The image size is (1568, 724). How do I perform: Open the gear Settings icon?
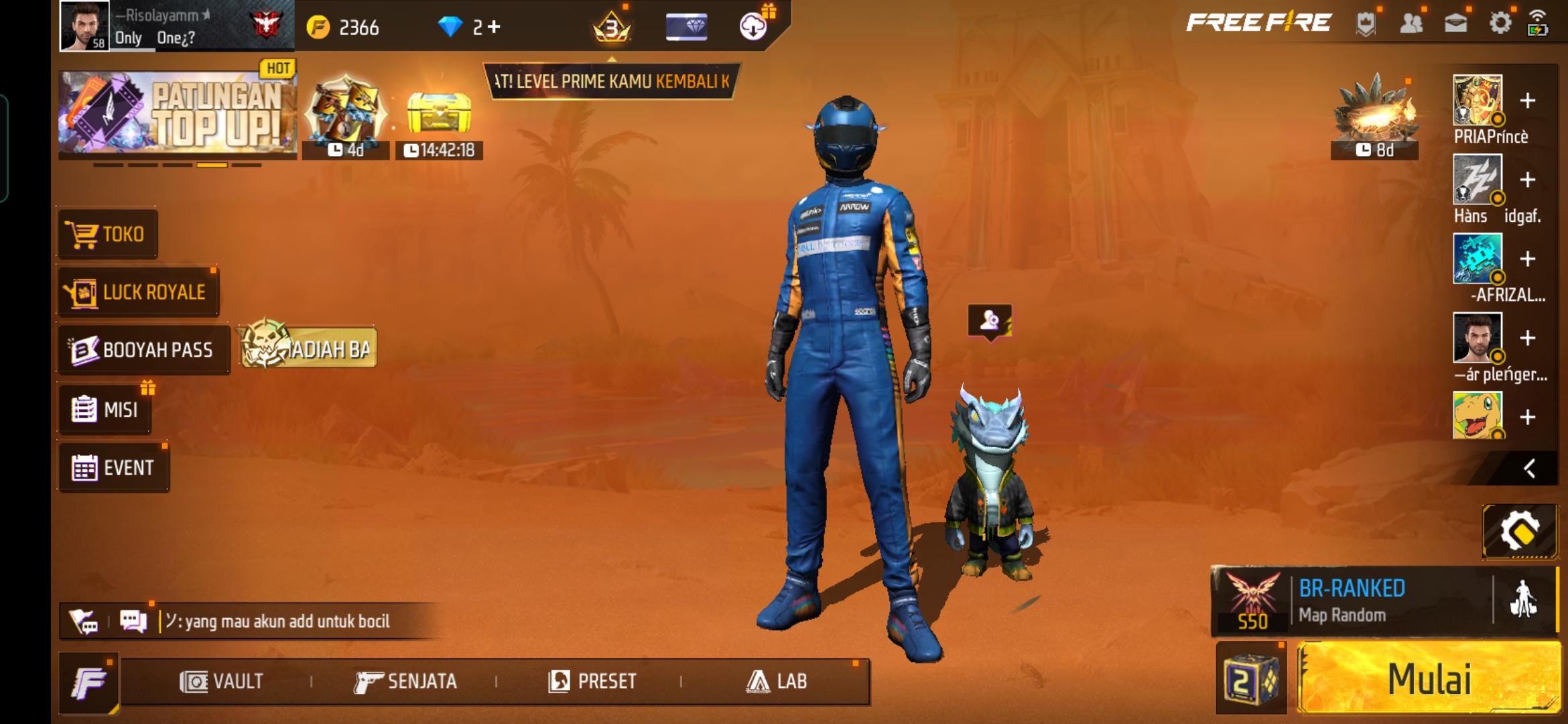1500,23
